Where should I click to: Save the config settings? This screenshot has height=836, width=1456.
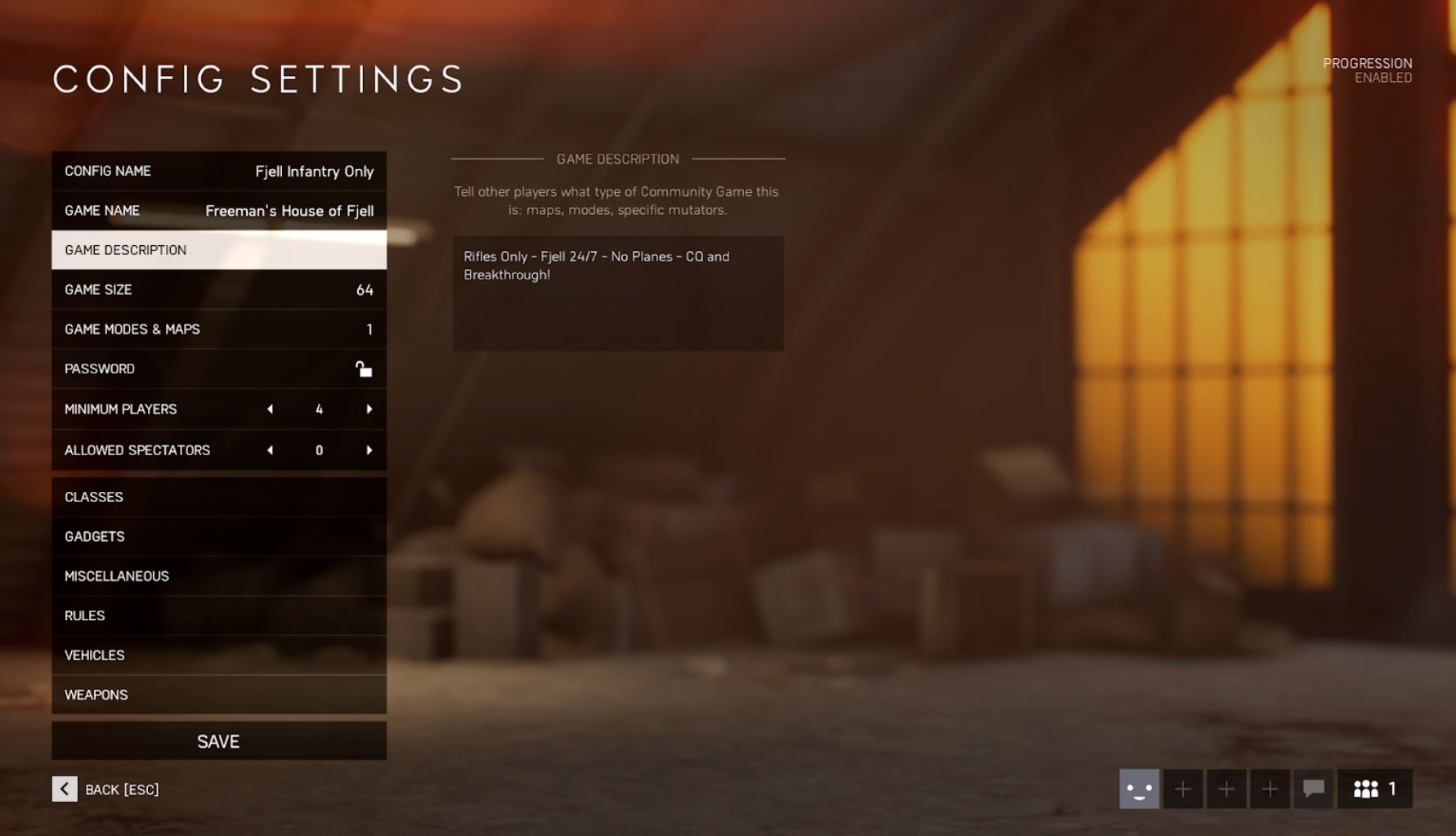[x=218, y=741]
